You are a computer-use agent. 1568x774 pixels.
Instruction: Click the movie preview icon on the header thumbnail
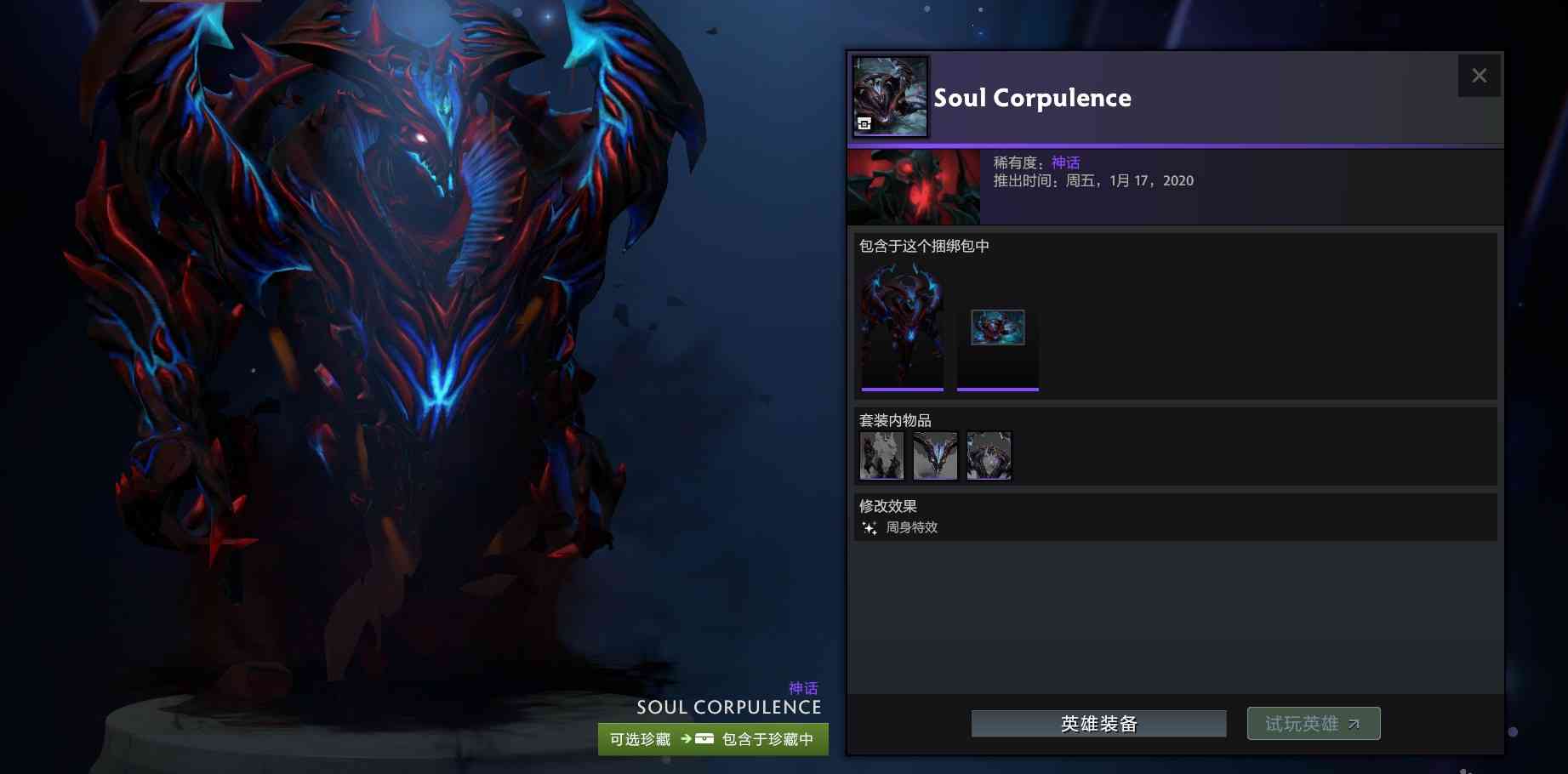coord(864,124)
